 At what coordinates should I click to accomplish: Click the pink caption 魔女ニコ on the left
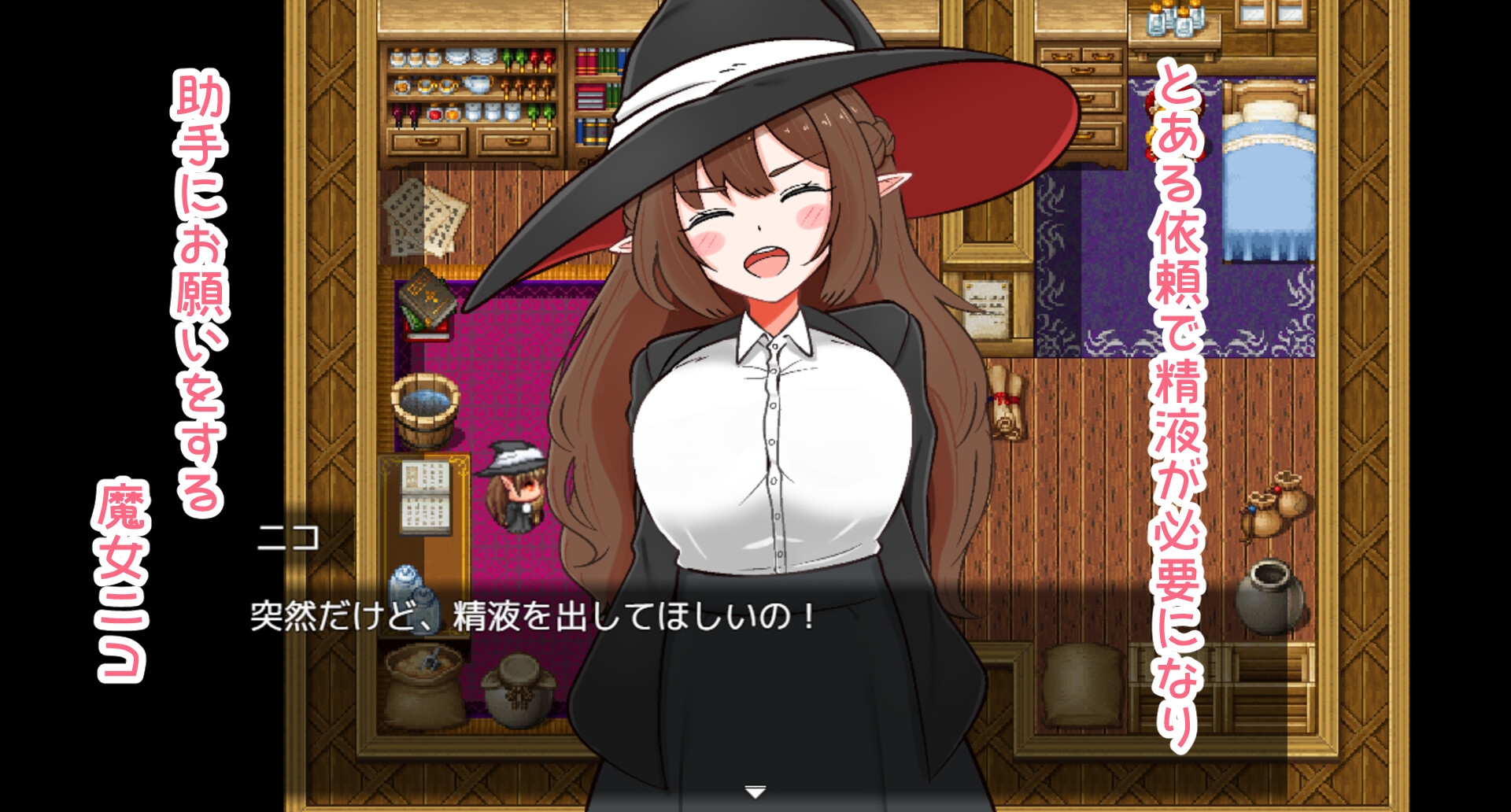click(122, 582)
